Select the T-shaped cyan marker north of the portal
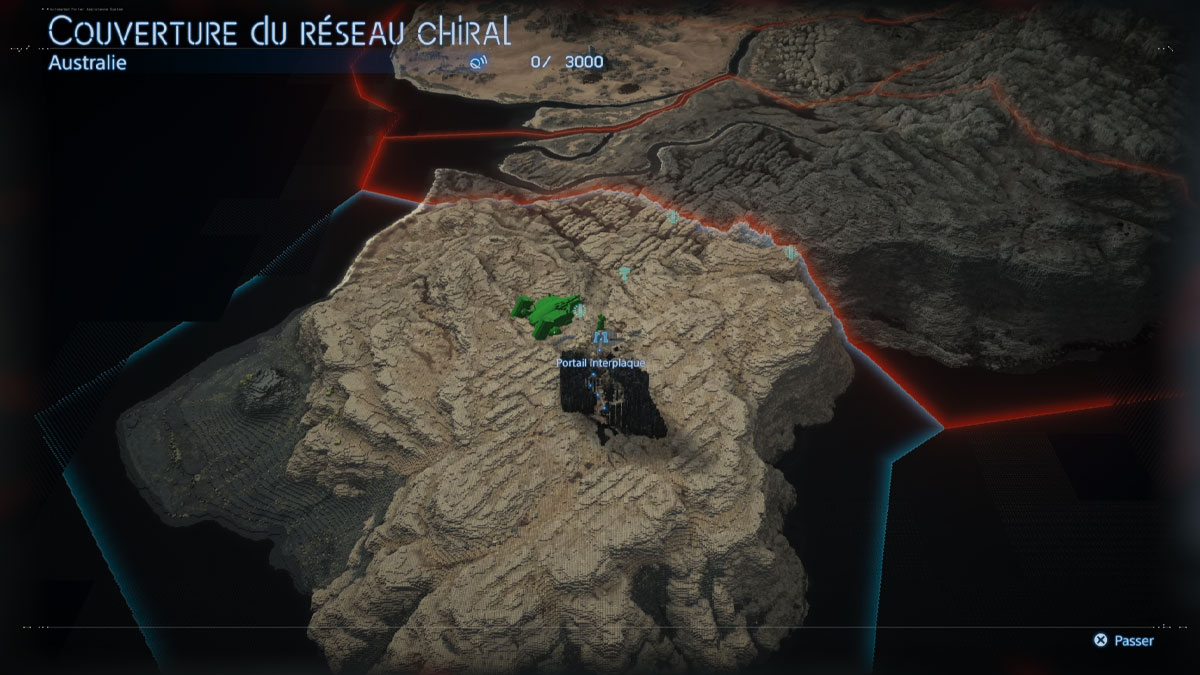 tap(625, 272)
